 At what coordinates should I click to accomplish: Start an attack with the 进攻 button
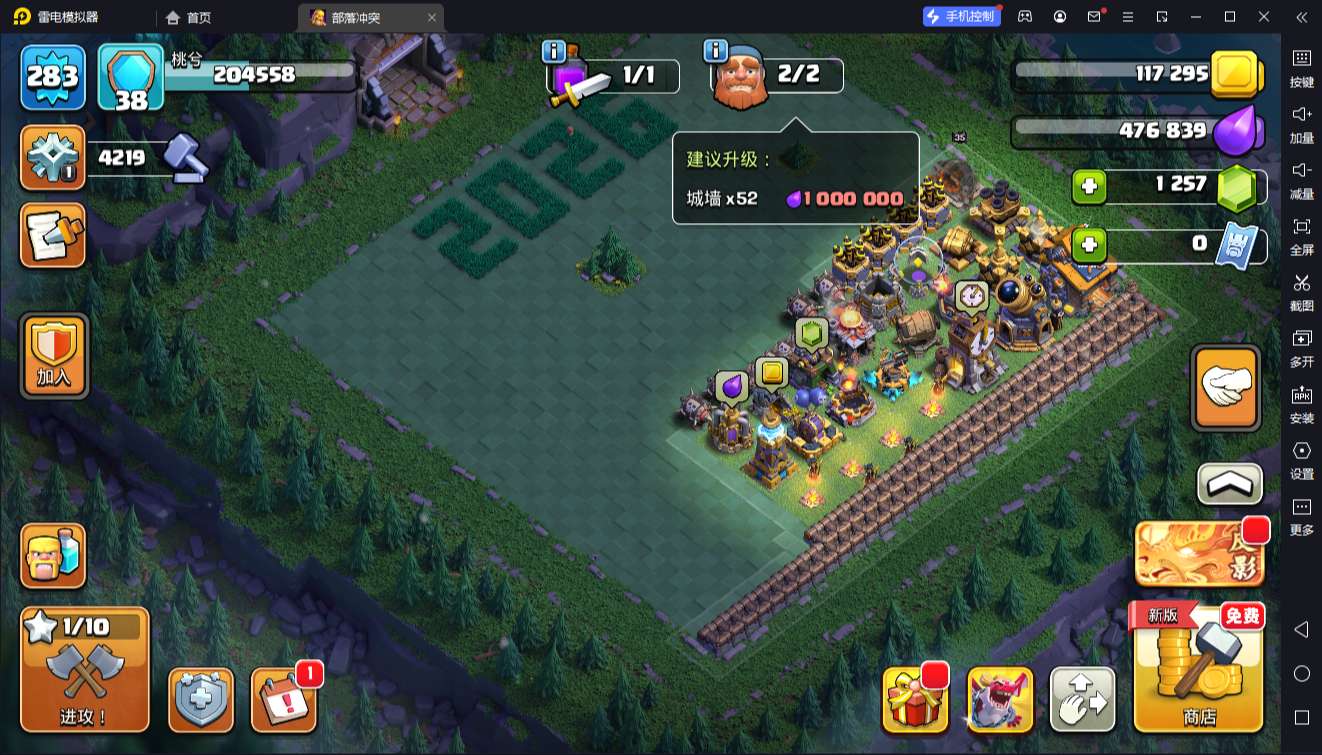pyautogui.click(x=85, y=669)
